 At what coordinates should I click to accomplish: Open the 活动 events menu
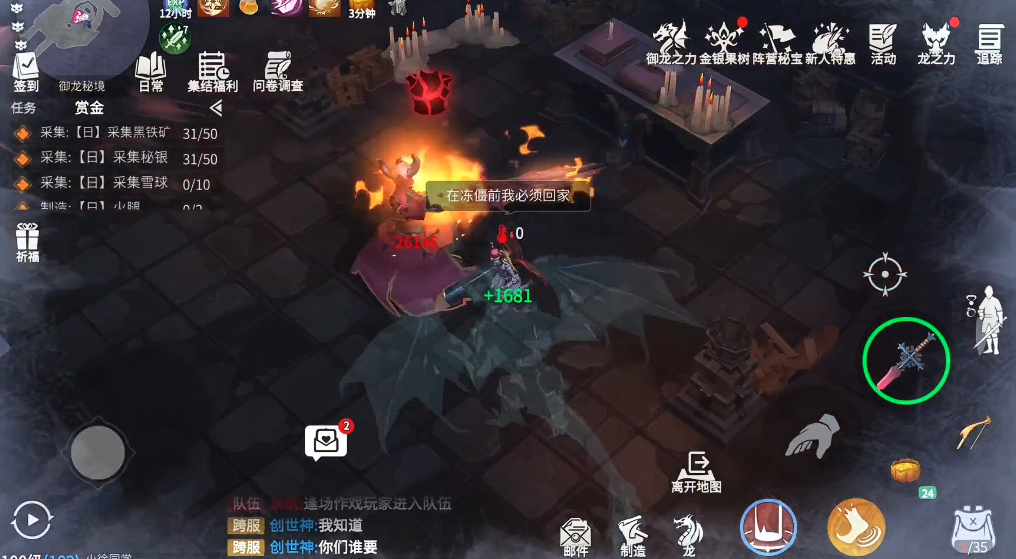click(883, 45)
